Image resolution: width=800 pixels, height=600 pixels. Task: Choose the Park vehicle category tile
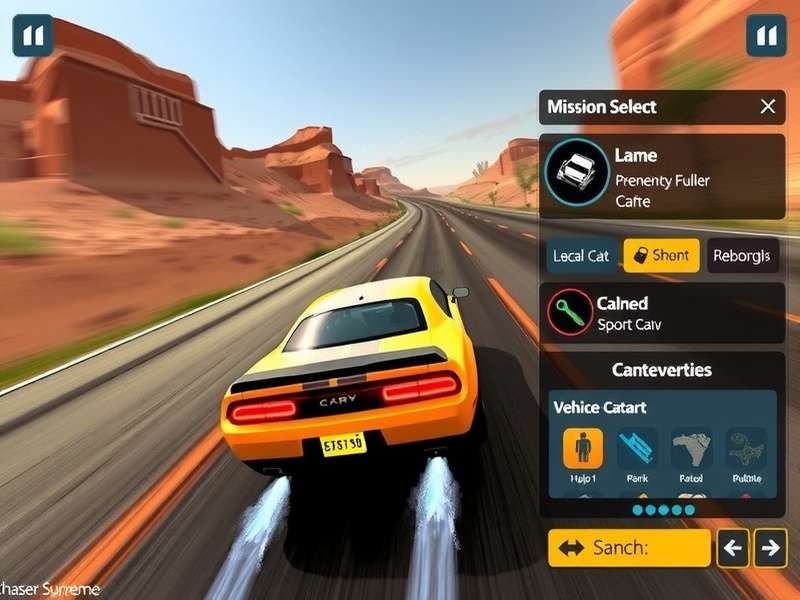click(637, 449)
